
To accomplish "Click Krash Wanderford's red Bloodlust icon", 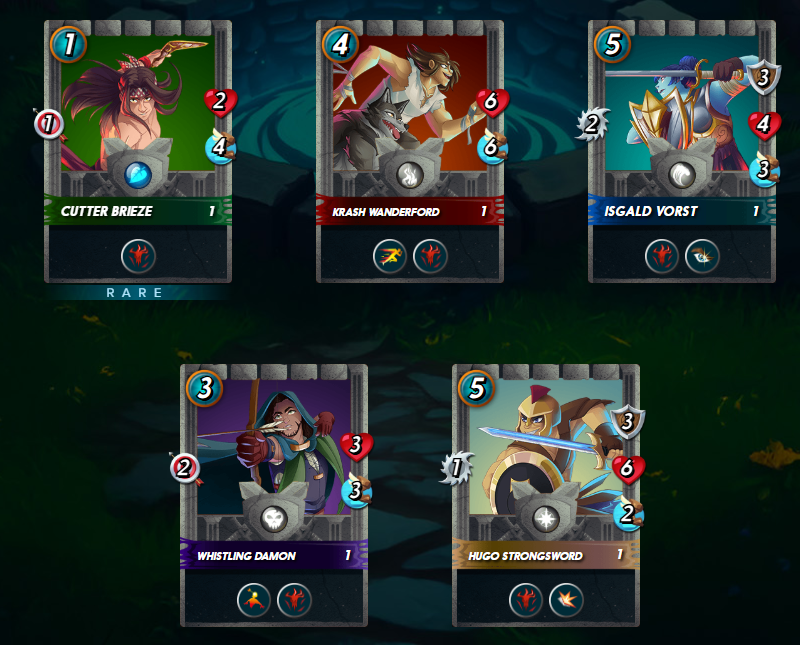I will pos(430,256).
